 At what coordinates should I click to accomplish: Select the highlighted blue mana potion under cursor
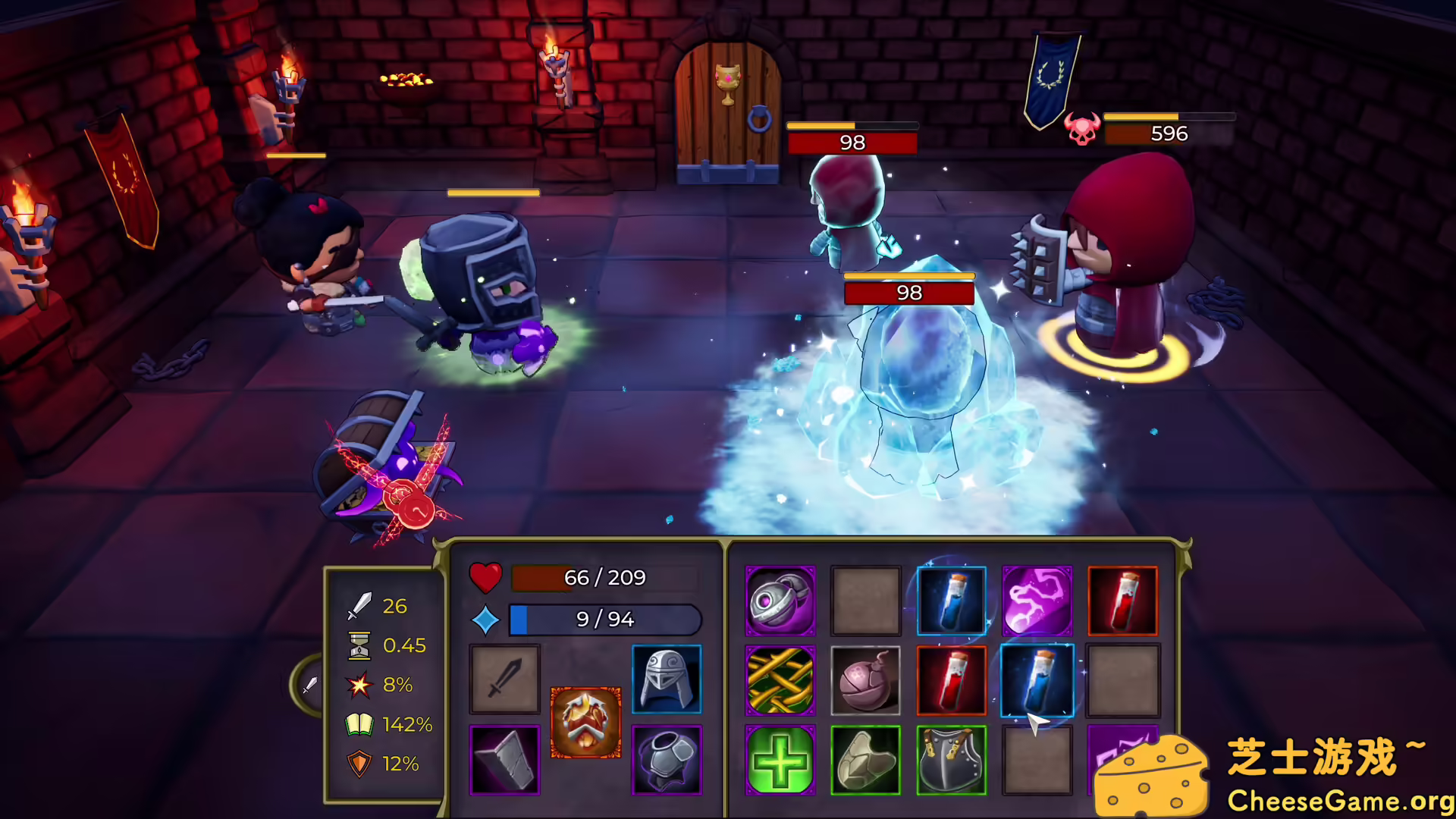tap(1037, 680)
